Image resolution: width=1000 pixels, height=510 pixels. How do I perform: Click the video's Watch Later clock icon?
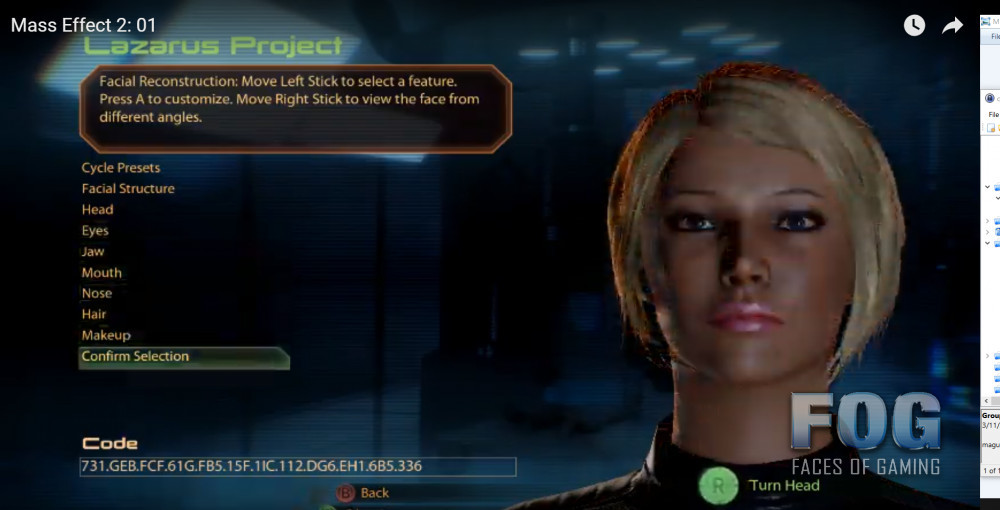coord(914,26)
